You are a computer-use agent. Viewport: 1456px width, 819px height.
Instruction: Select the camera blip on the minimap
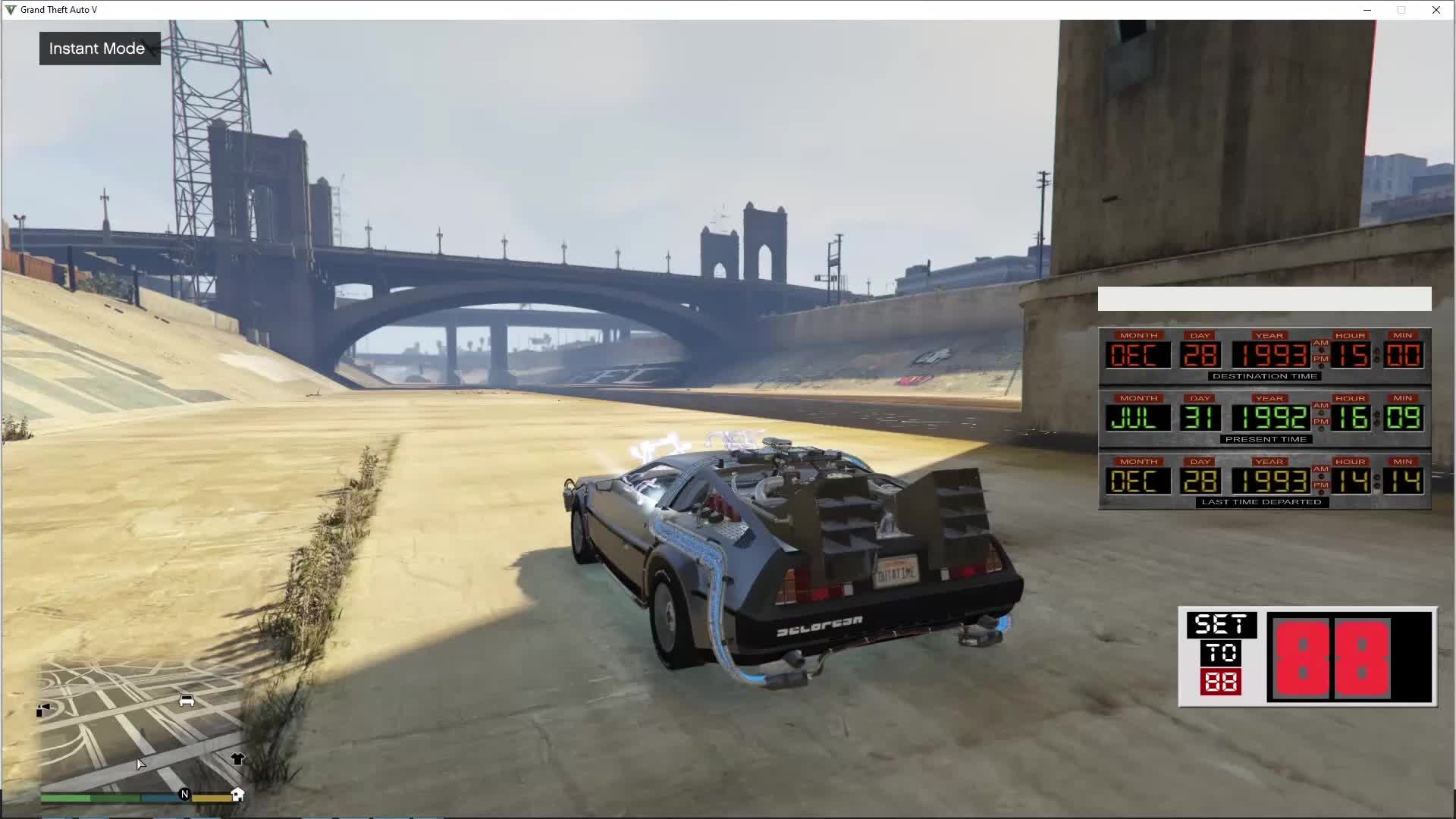pyautogui.click(x=44, y=709)
